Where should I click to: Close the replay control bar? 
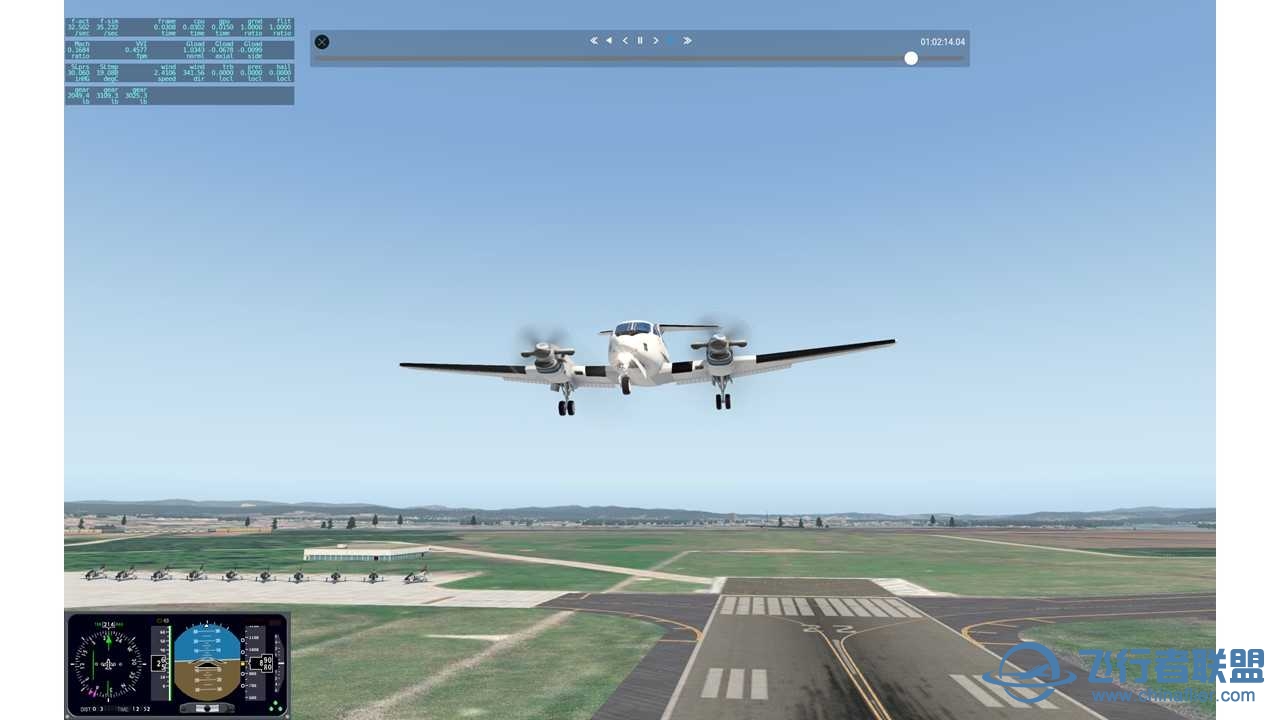tap(321, 42)
